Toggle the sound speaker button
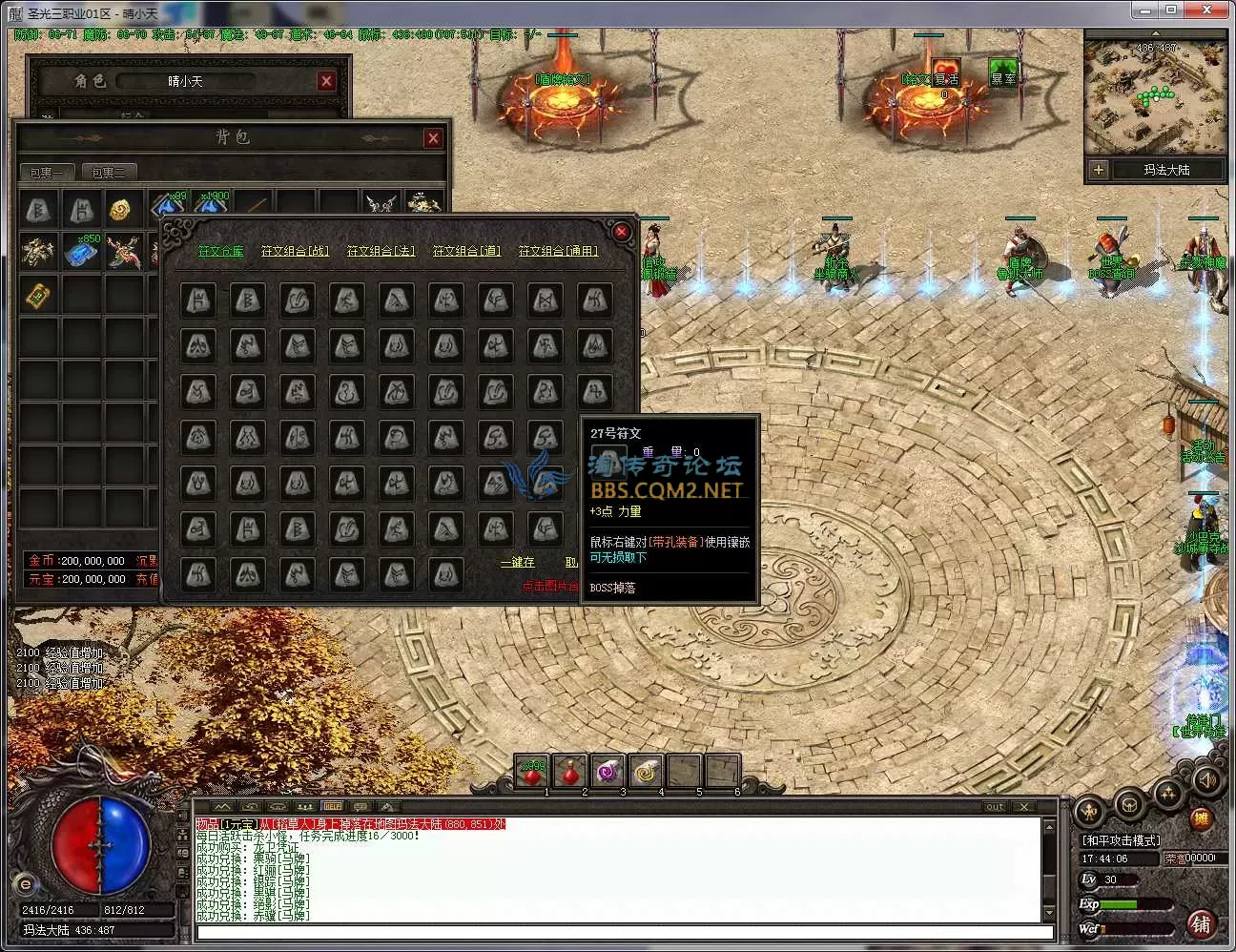This screenshot has width=1236, height=952. point(1207,780)
